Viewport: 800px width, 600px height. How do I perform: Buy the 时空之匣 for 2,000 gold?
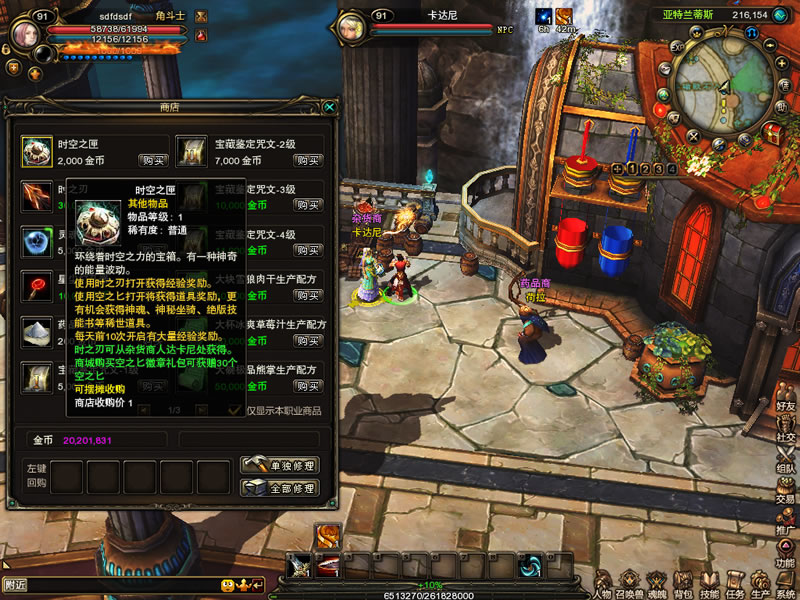pyautogui.click(x=153, y=160)
